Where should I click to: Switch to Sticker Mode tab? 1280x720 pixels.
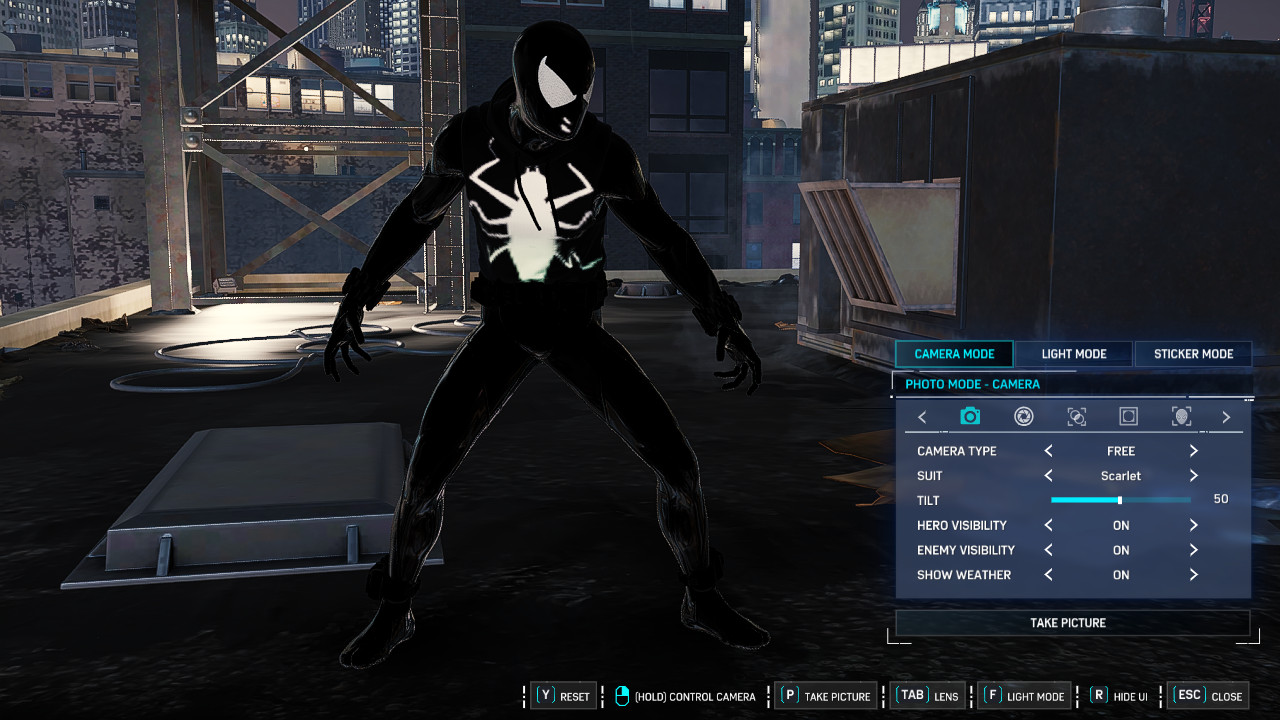click(x=1193, y=353)
